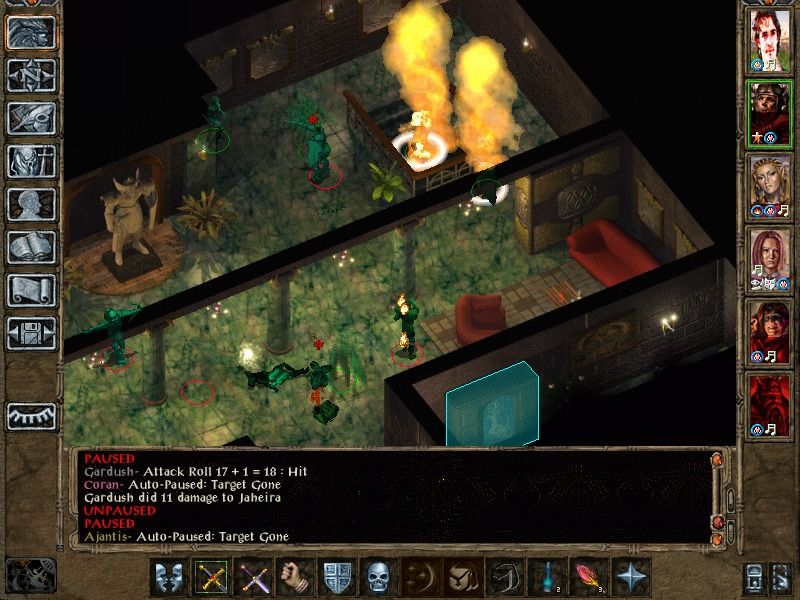Select the blonde woman's portrait
The width and height of the screenshot is (800, 600).
click(770, 186)
